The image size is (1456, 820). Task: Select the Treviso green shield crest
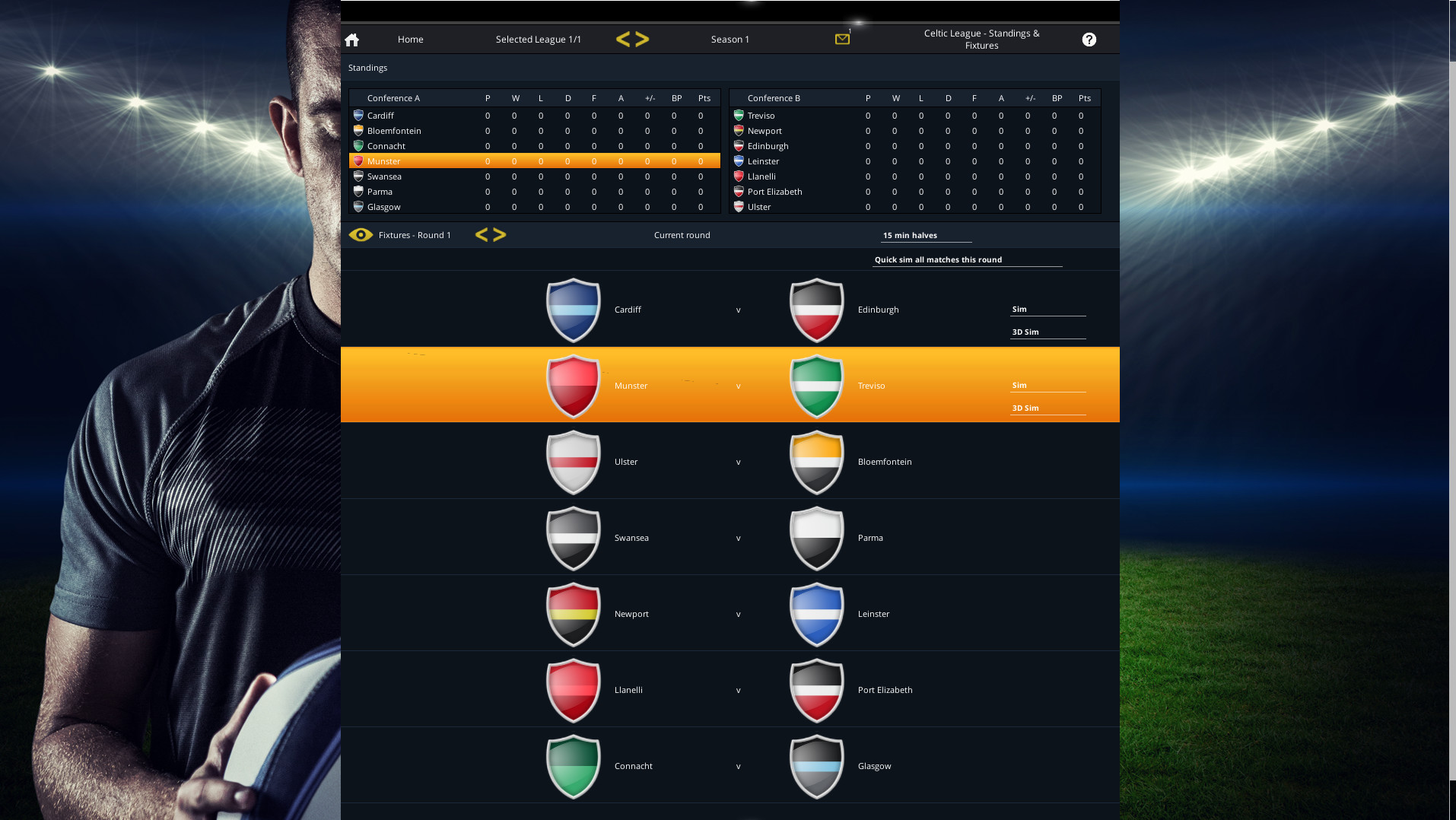(816, 386)
